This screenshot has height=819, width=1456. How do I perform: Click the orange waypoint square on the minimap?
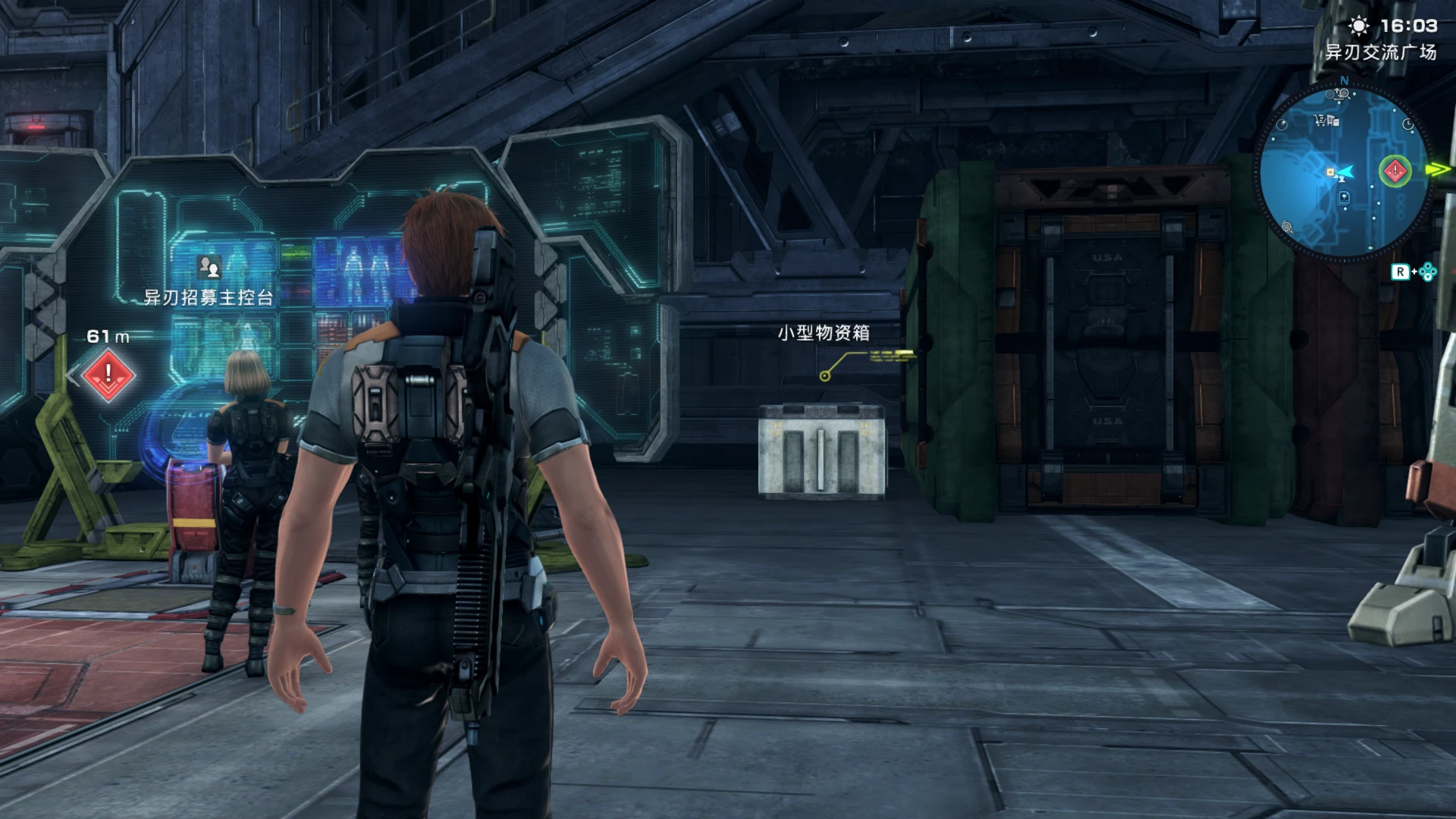pos(1329,171)
